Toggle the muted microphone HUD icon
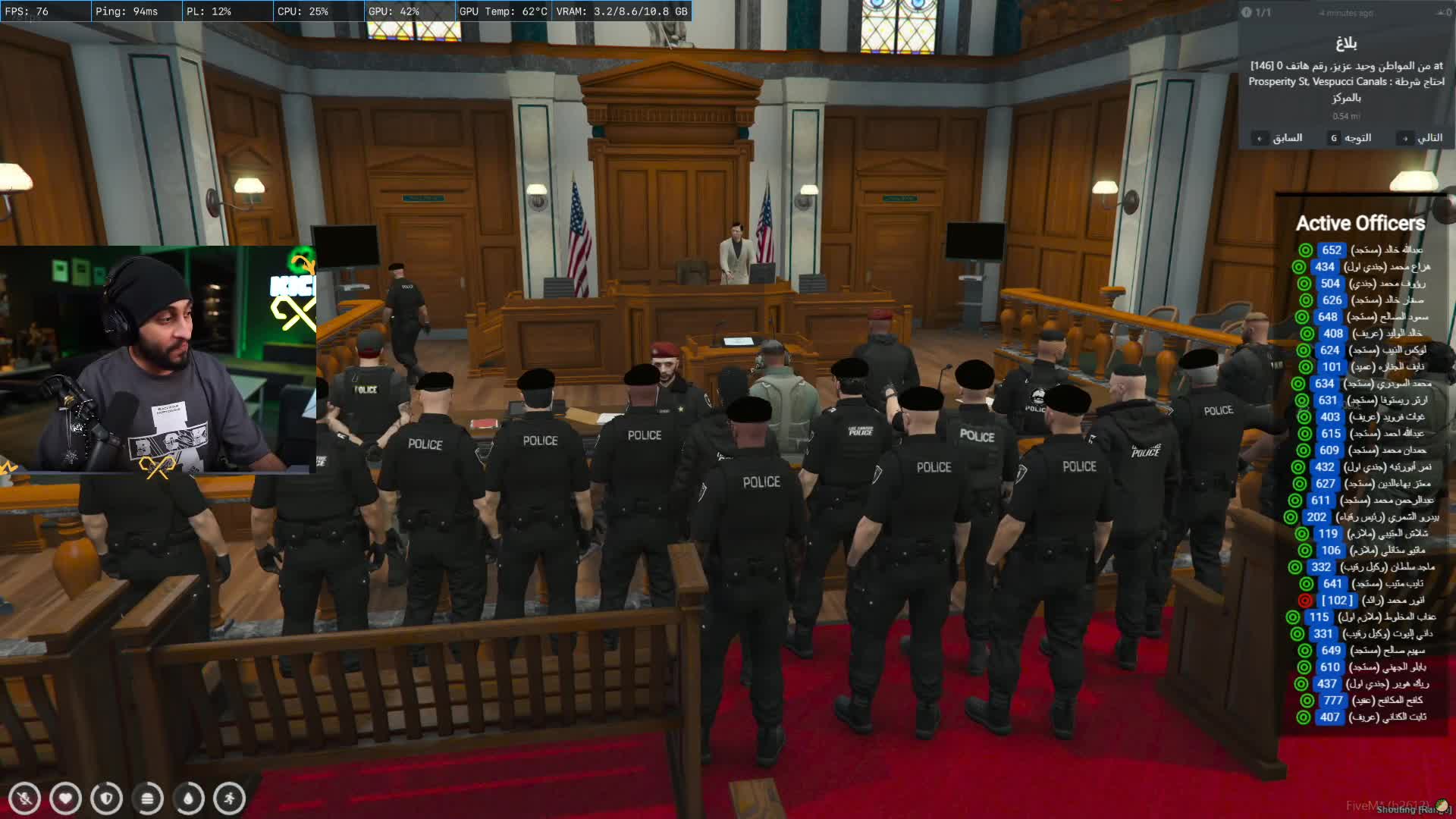Viewport: 1456px width, 819px height. 24,799
